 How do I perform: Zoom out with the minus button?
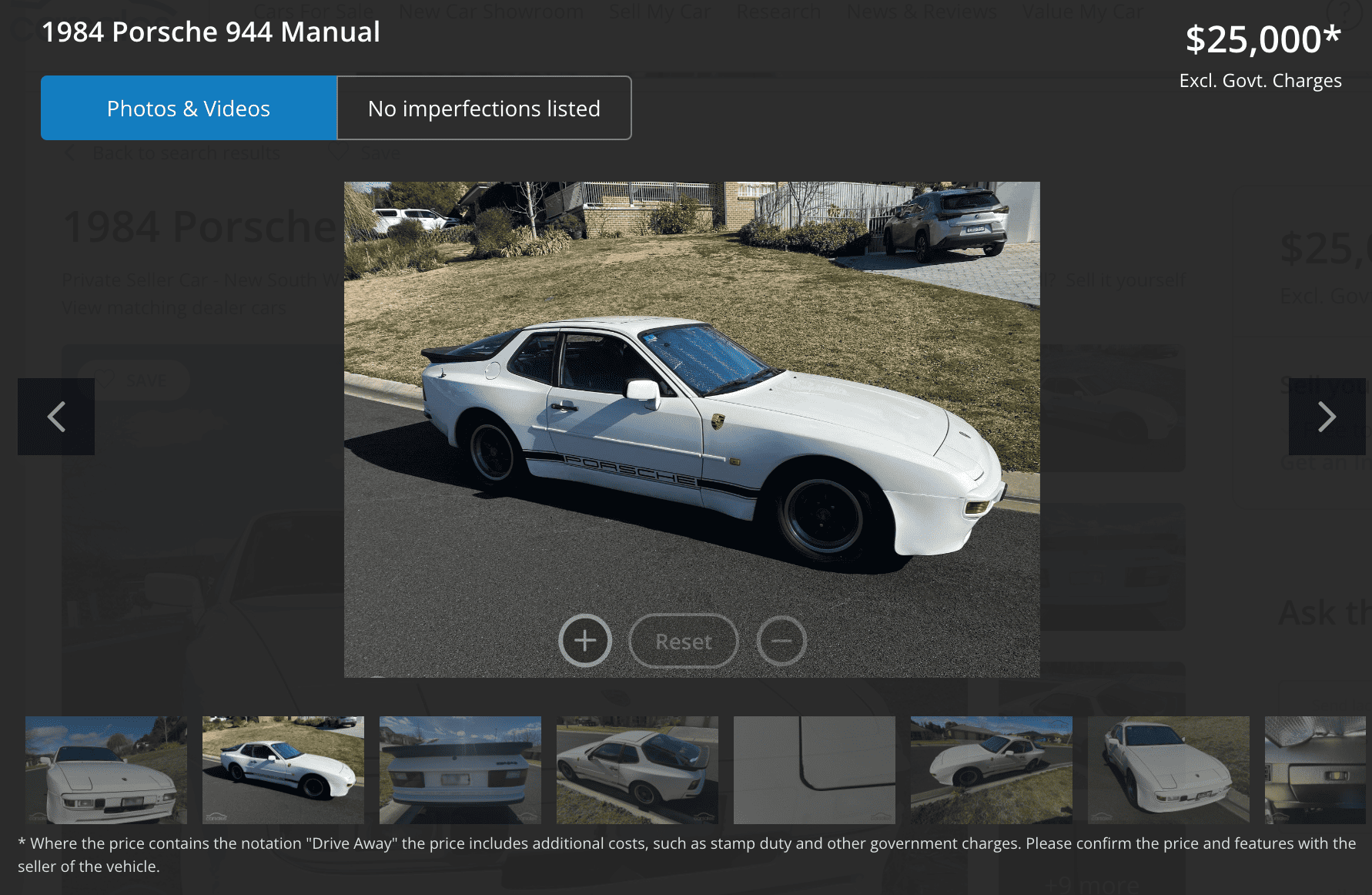[781, 641]
